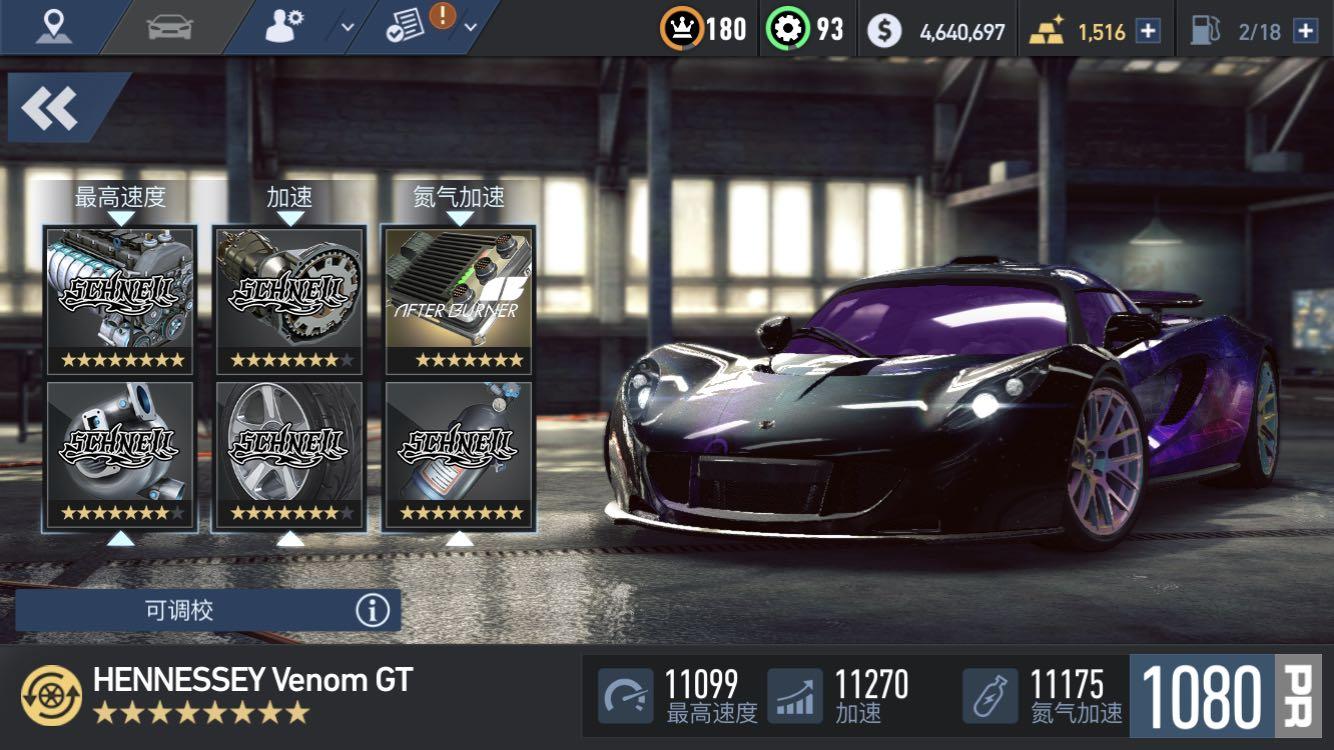Select the Schnell wheel part slot
The image size is (1334, 750).
pos(290,455)
